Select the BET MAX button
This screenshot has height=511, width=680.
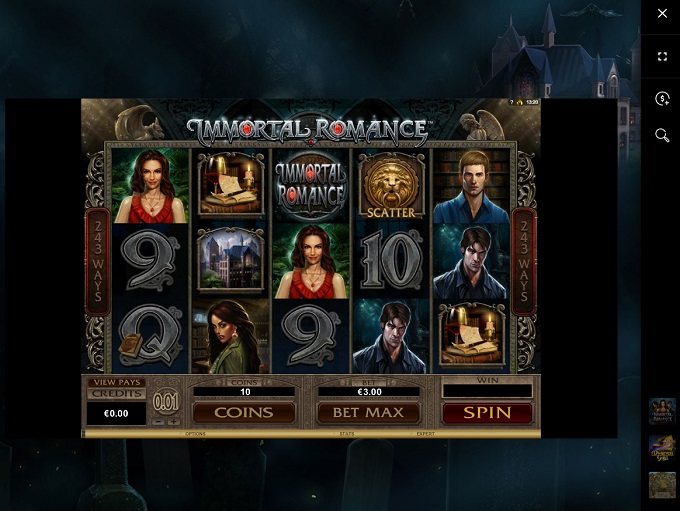click(x=367, y=412)
